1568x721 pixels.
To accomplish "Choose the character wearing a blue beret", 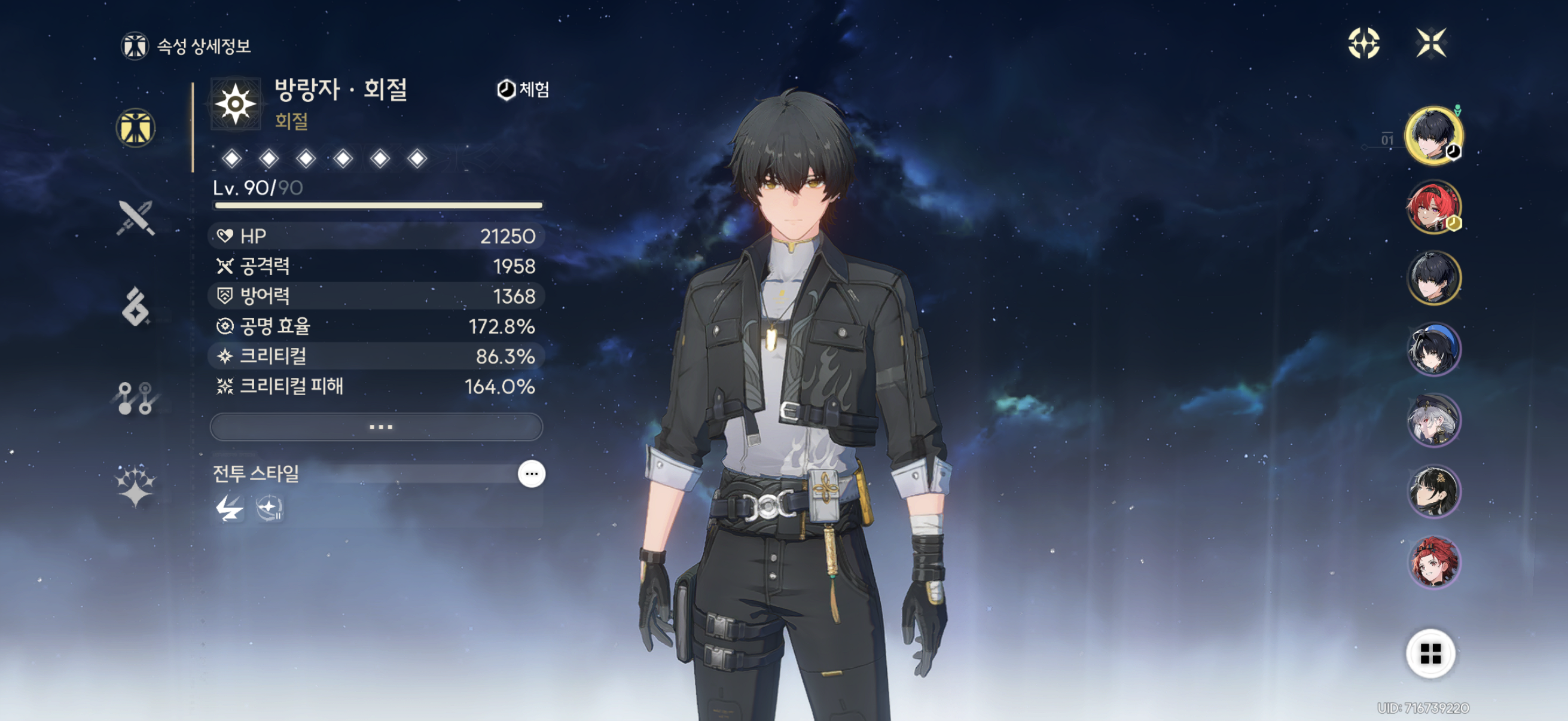I will 1433,349.
